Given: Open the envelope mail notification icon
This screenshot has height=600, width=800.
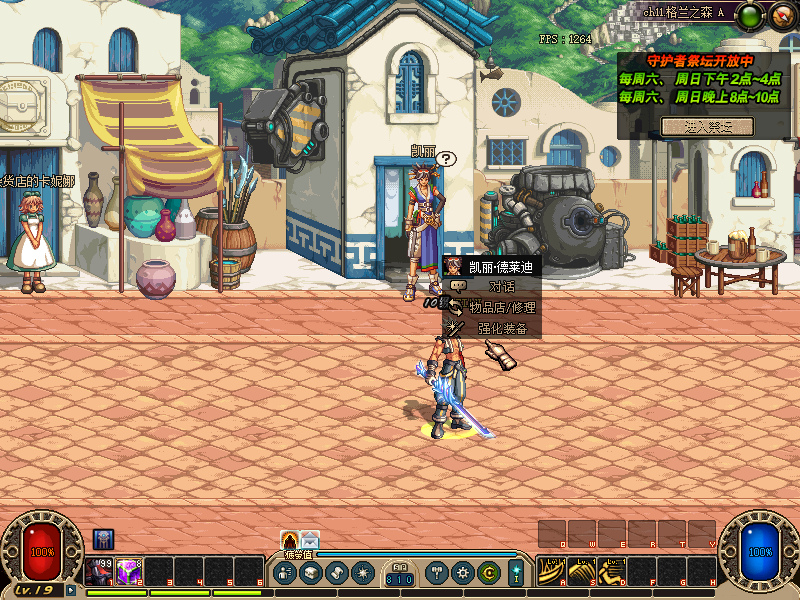Looking at the screenshot, I should pyautogui.click(x=310, y=540).
